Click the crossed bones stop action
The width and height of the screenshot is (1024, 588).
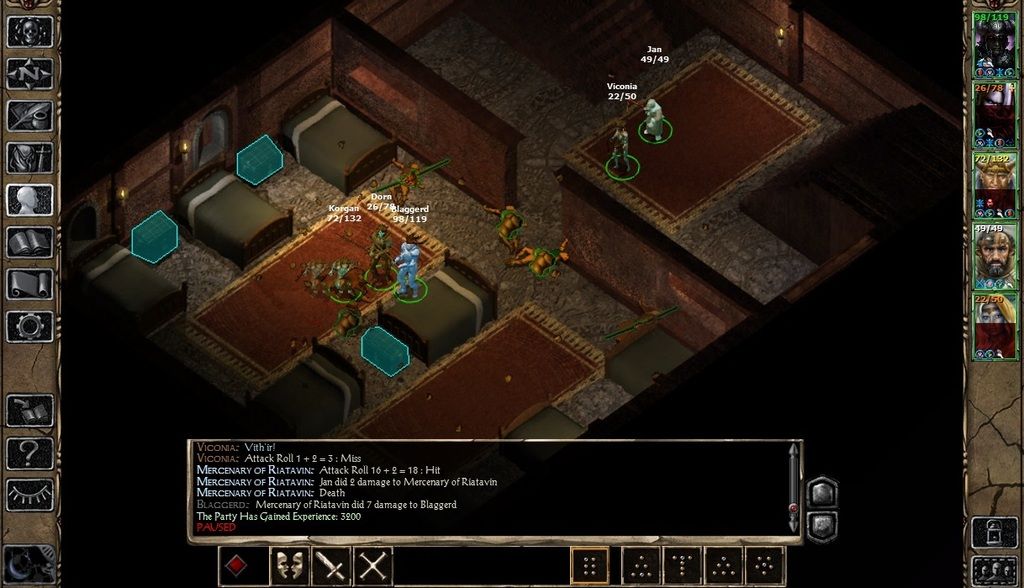(x=373, y=567)
